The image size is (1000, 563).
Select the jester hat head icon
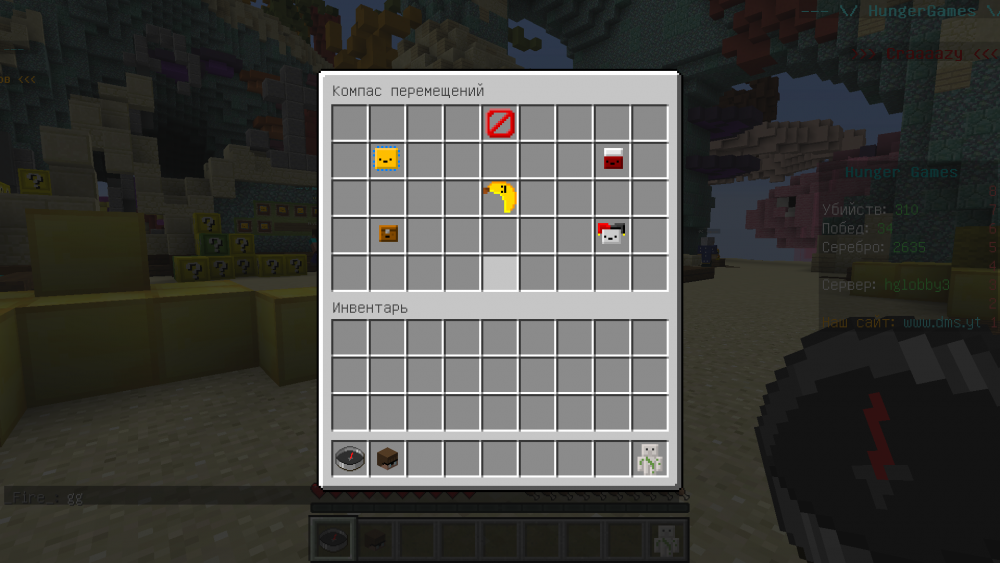click(x=612, y=234)
